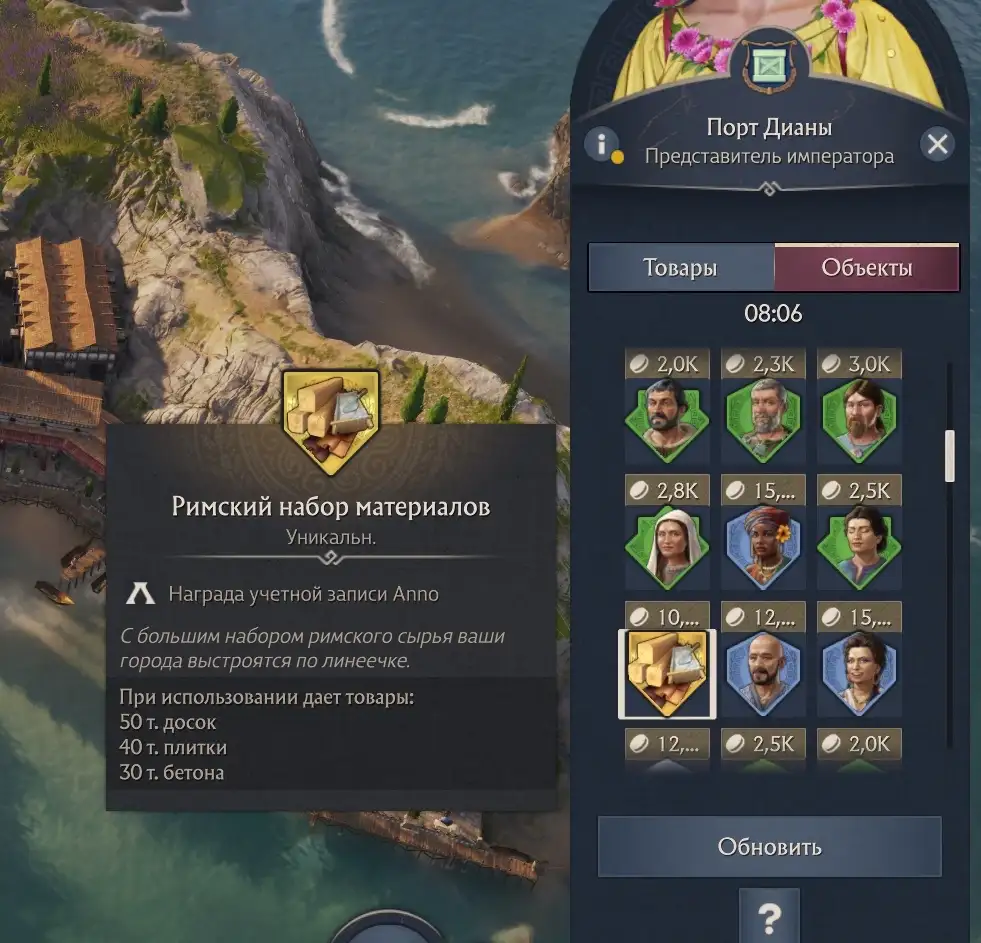Choose the smiling curly-haired woman portrait

pyautogui.click(x=859, y=674)
